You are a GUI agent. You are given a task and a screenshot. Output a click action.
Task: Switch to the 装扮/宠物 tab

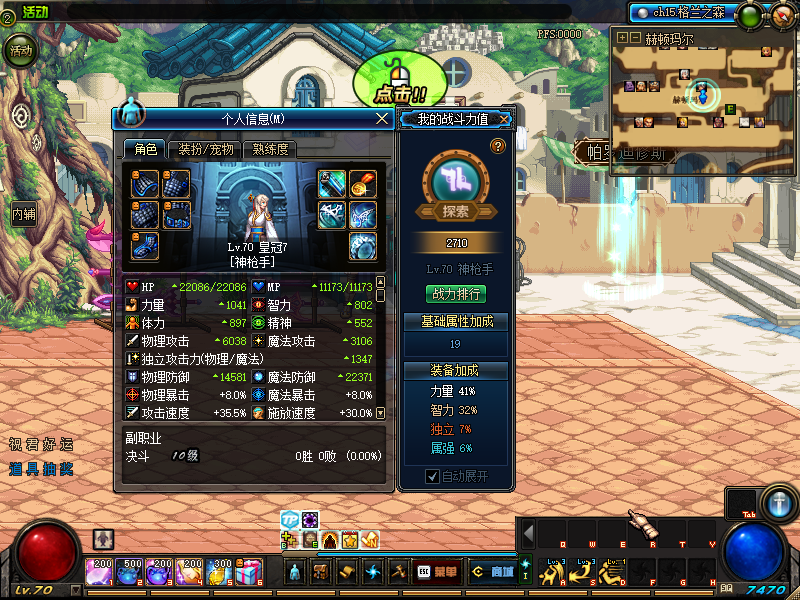(206, 149)
